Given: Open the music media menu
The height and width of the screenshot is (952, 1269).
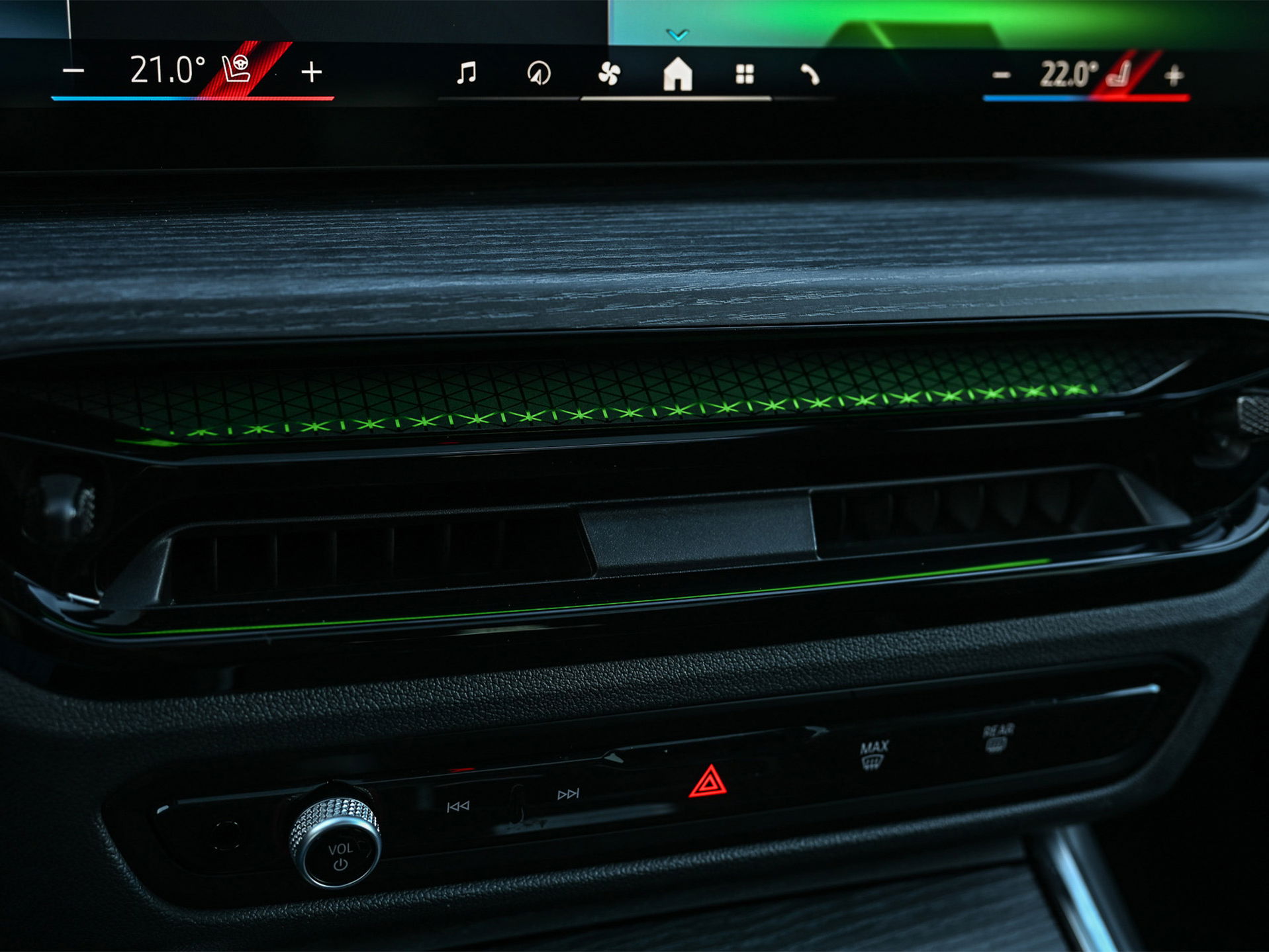Looking at the screenshot, I should click(467, 73).
